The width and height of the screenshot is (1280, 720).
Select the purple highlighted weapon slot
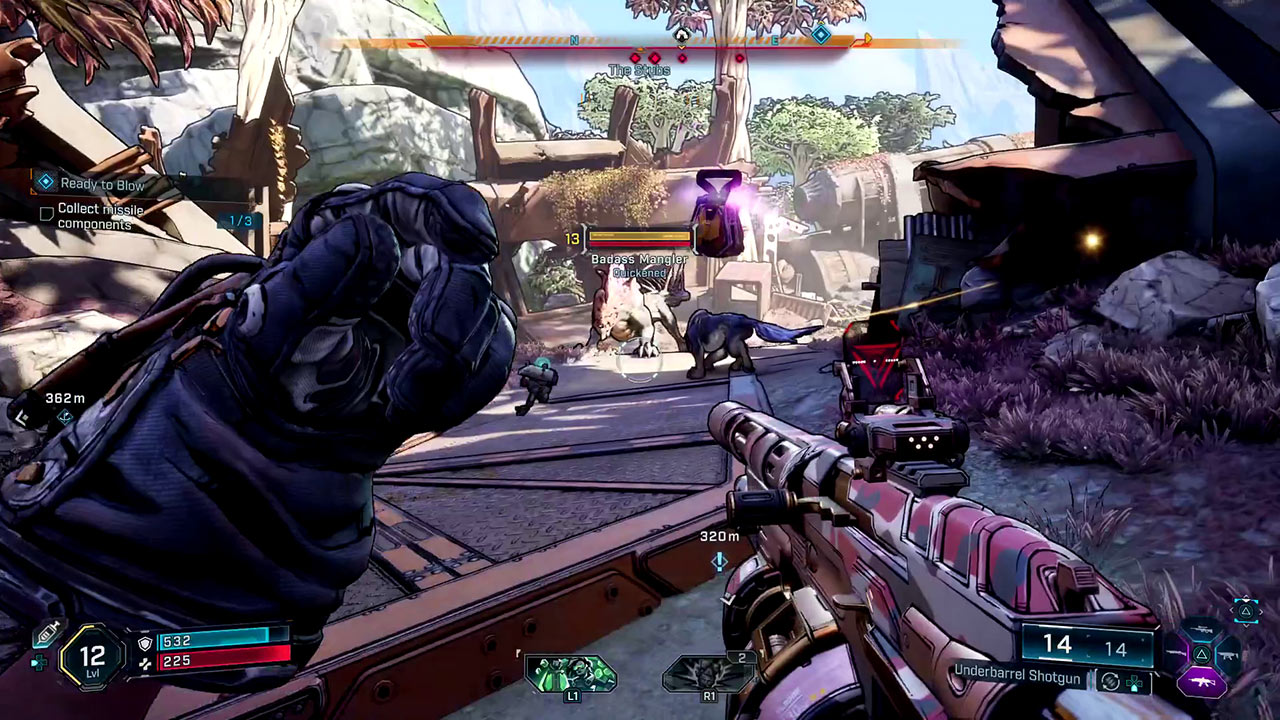(1200, 682)
